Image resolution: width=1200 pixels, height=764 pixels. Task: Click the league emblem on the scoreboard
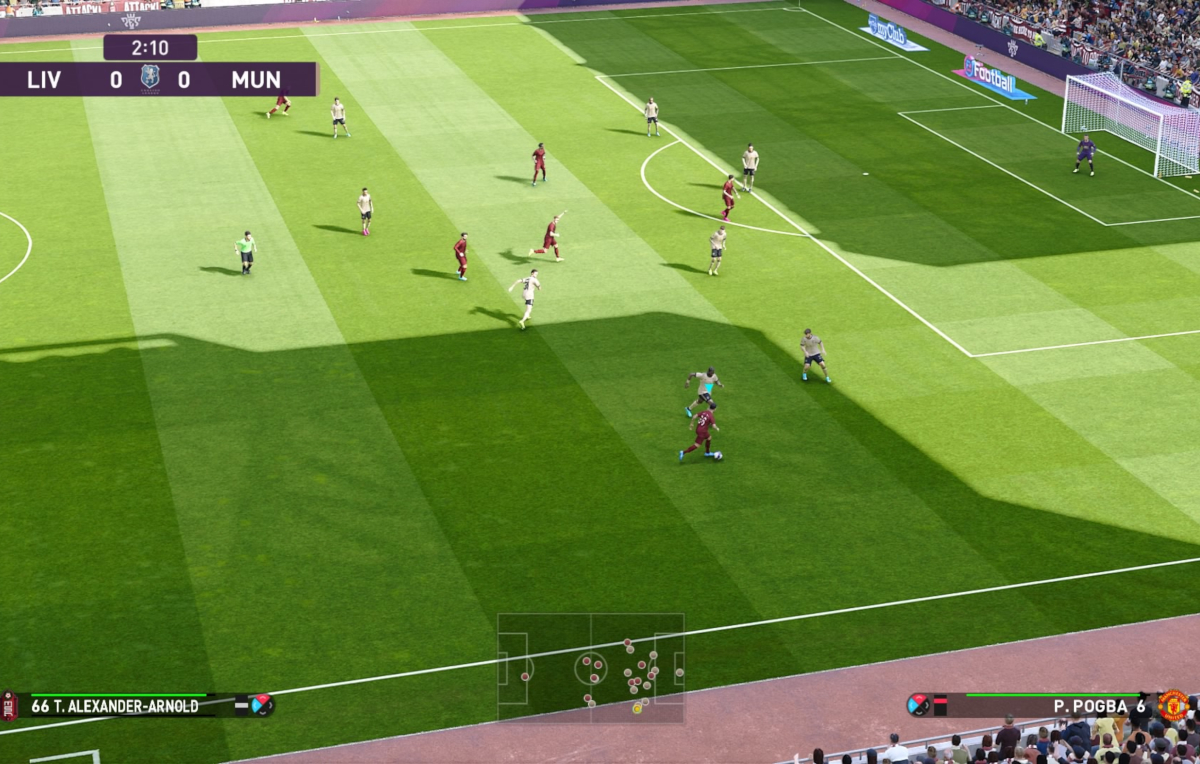tap(150, 78)
